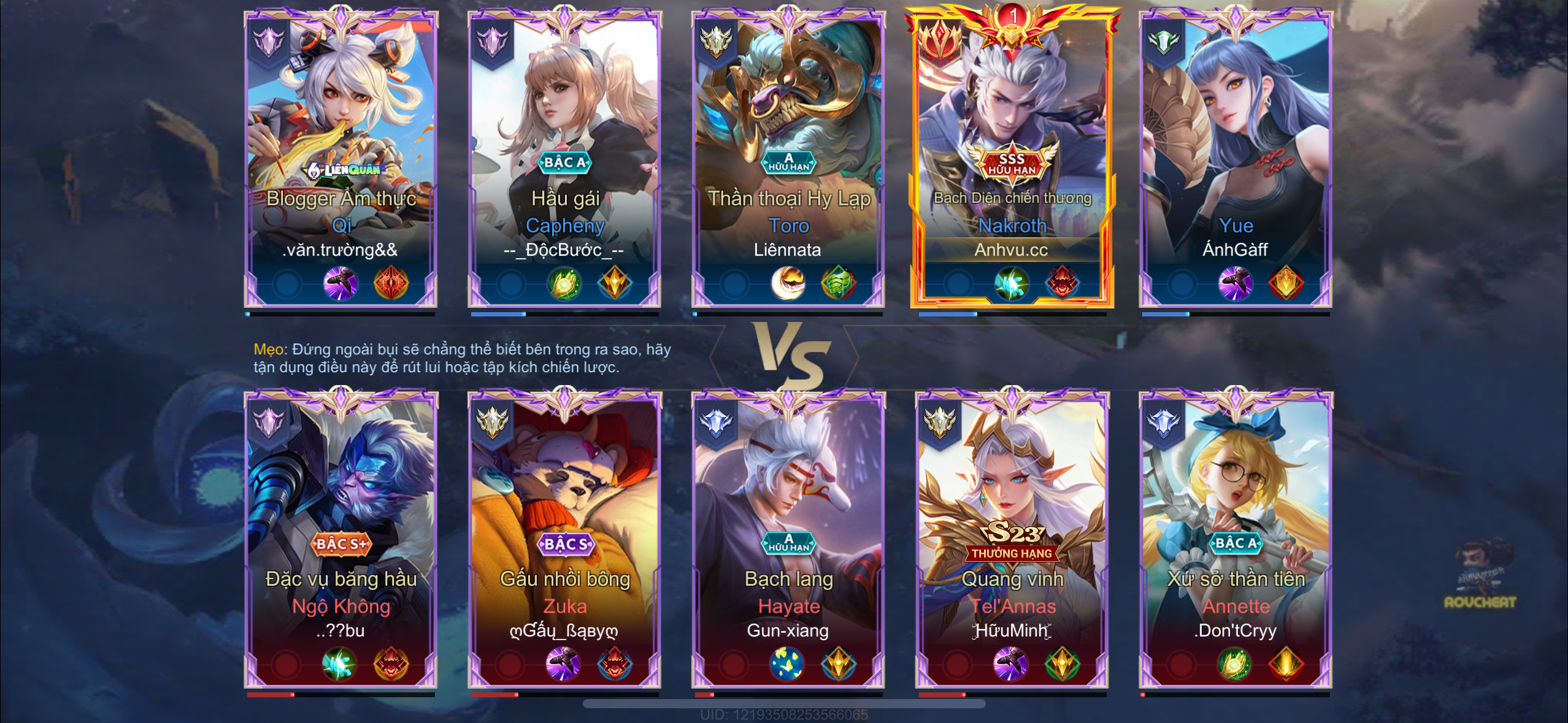The width and height of the screenshot is (1568, 723).
Task: Click the Bậc S+ skin badge on Ngộ Không
Action: [x=341, y=544]
